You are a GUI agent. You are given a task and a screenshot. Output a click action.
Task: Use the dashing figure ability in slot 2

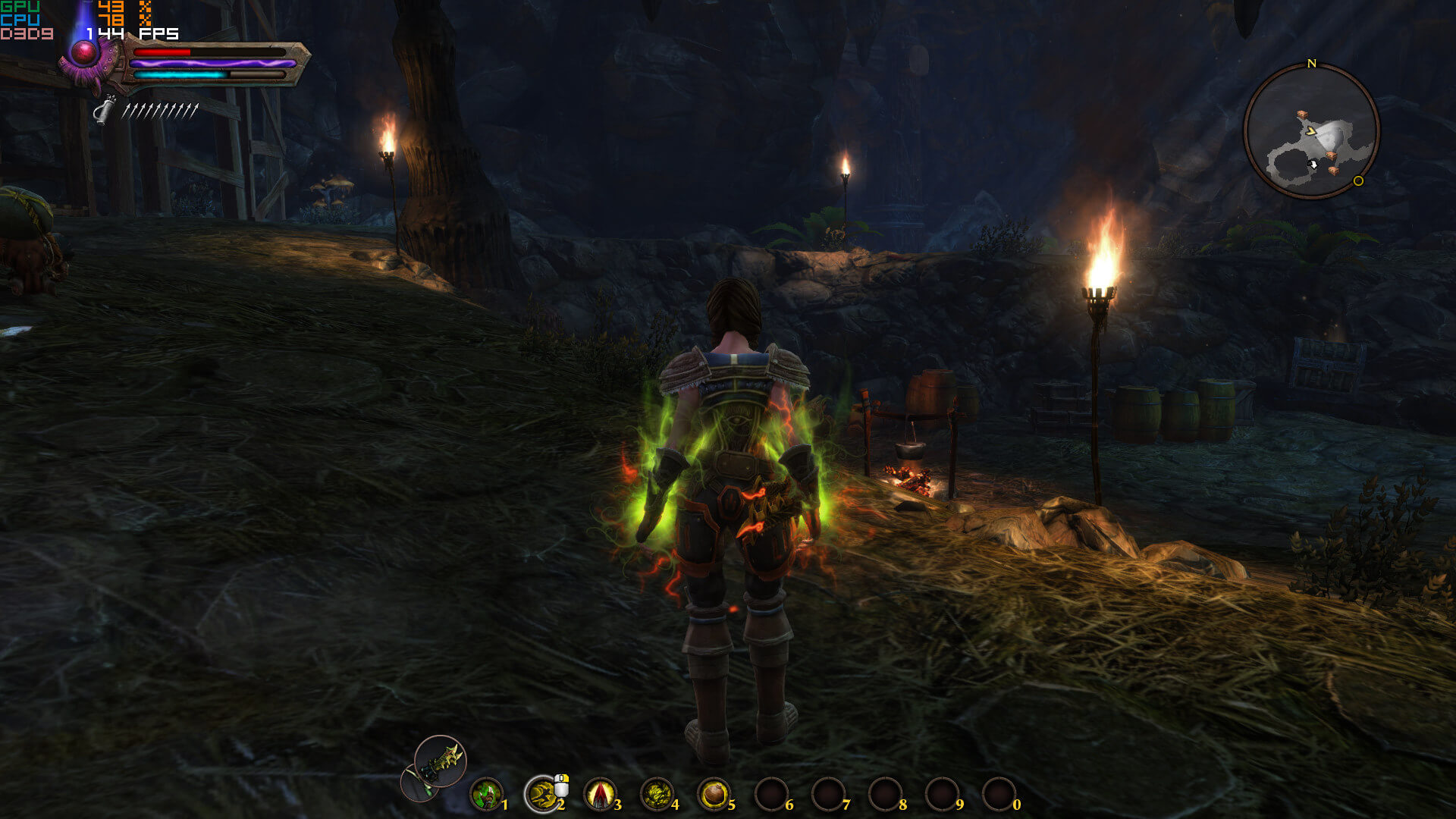click(542, 794)
